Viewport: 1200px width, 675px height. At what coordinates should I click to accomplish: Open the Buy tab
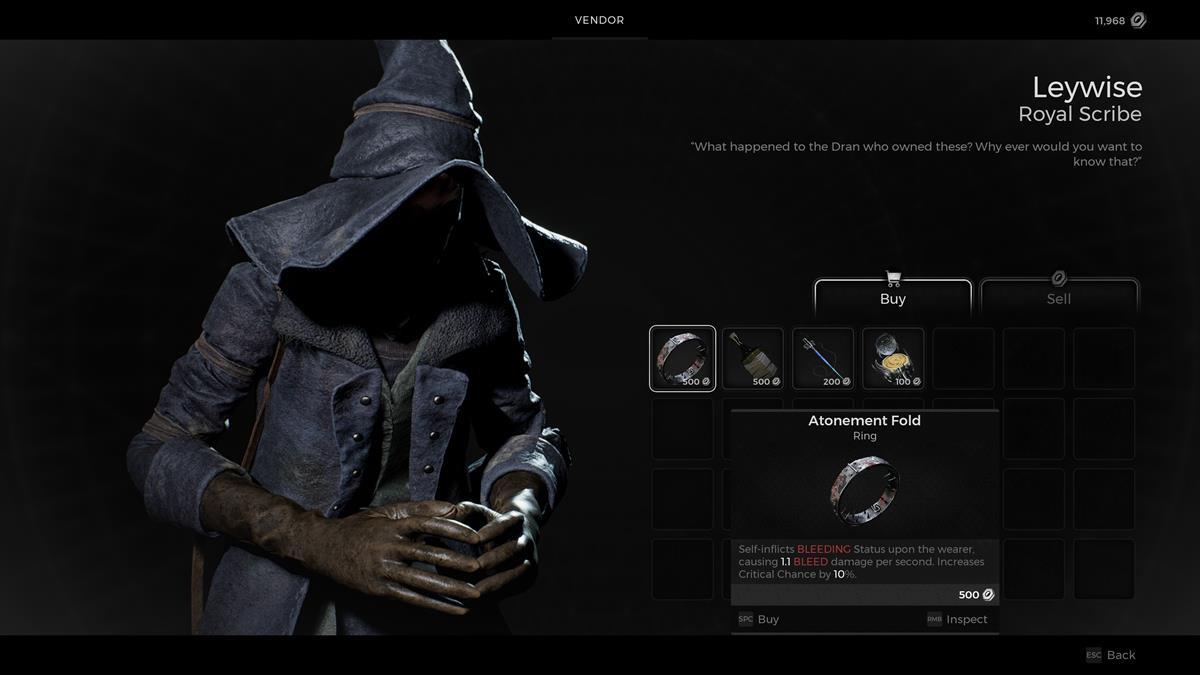coord(892,297)
